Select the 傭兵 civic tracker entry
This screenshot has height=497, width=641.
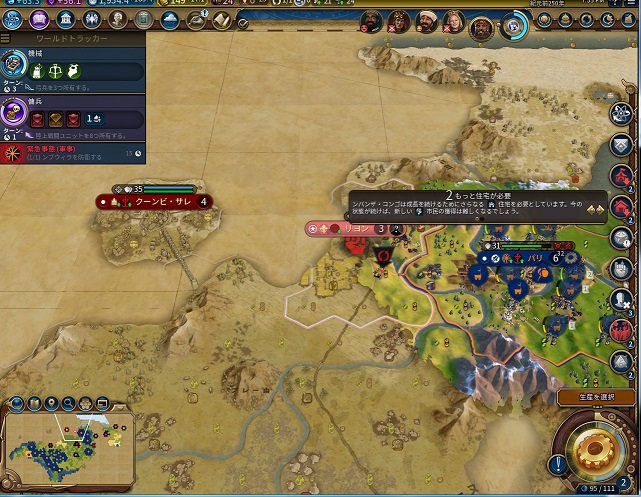coord(72,117)
